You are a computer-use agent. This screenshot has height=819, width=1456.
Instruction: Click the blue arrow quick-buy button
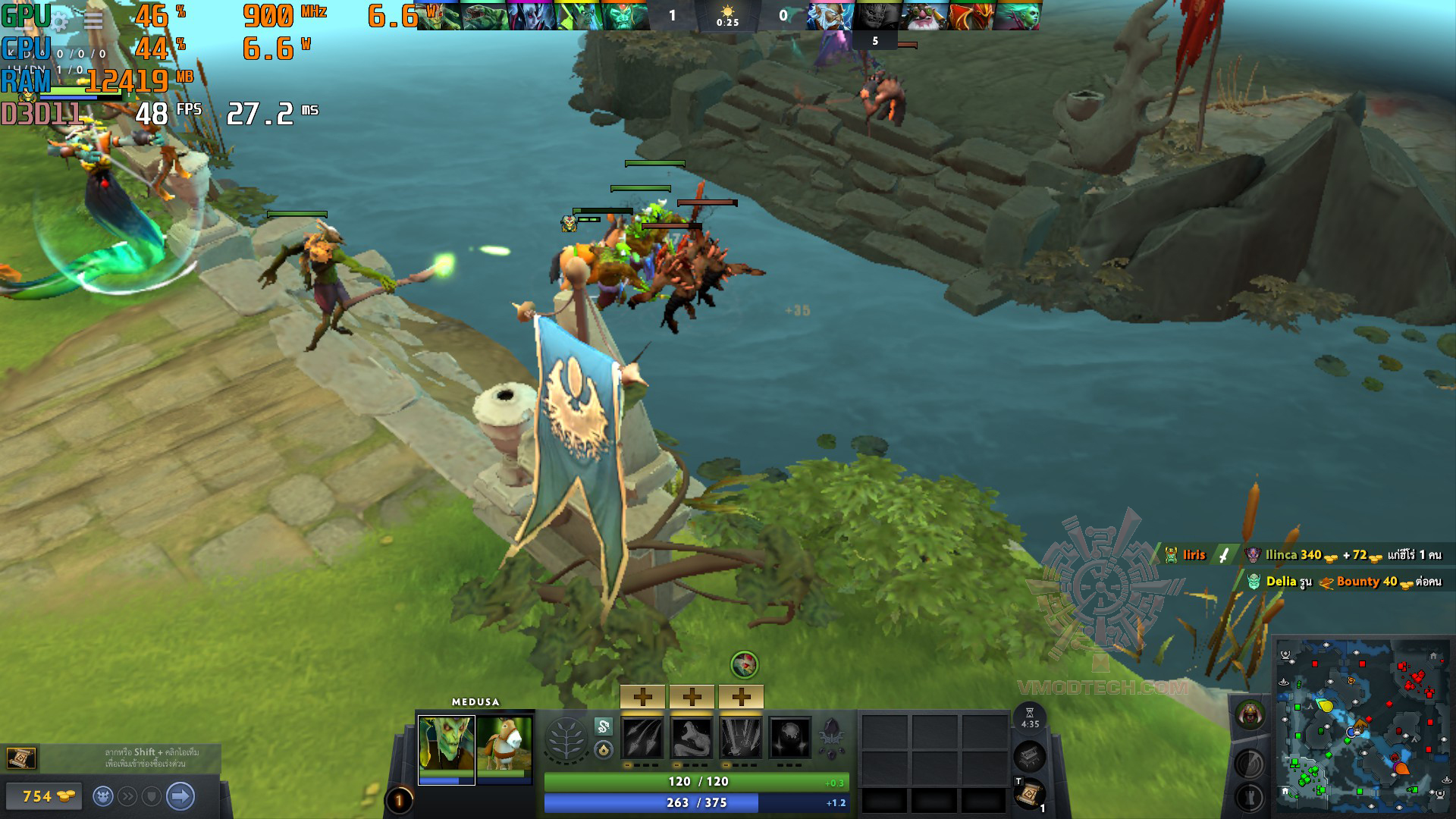[180, 796]
